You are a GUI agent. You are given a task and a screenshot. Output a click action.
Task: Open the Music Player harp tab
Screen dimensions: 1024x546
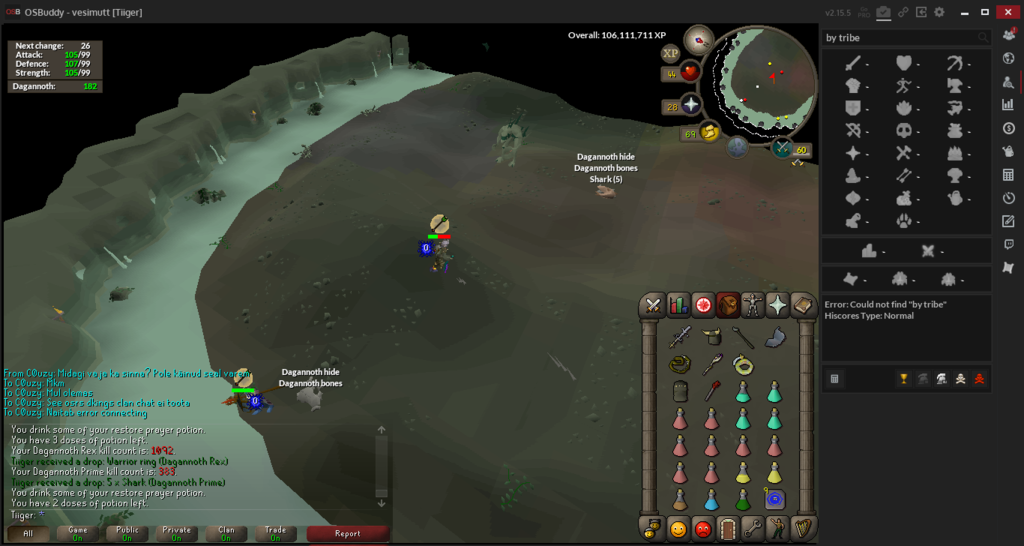pyautogui.click(x=803, y=528)
